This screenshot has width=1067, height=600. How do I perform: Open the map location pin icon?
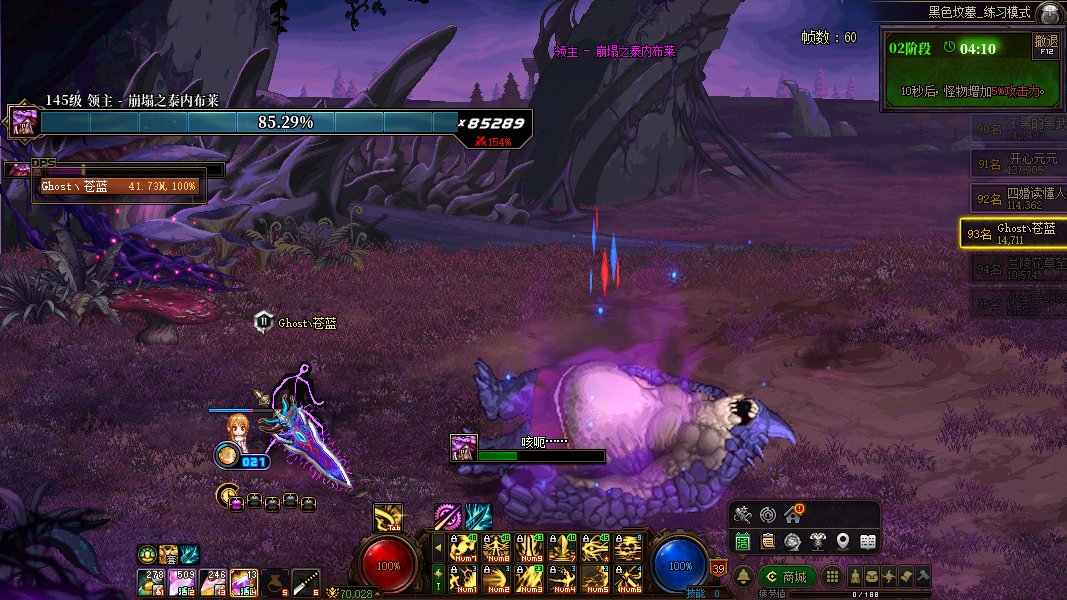[843, 541]
